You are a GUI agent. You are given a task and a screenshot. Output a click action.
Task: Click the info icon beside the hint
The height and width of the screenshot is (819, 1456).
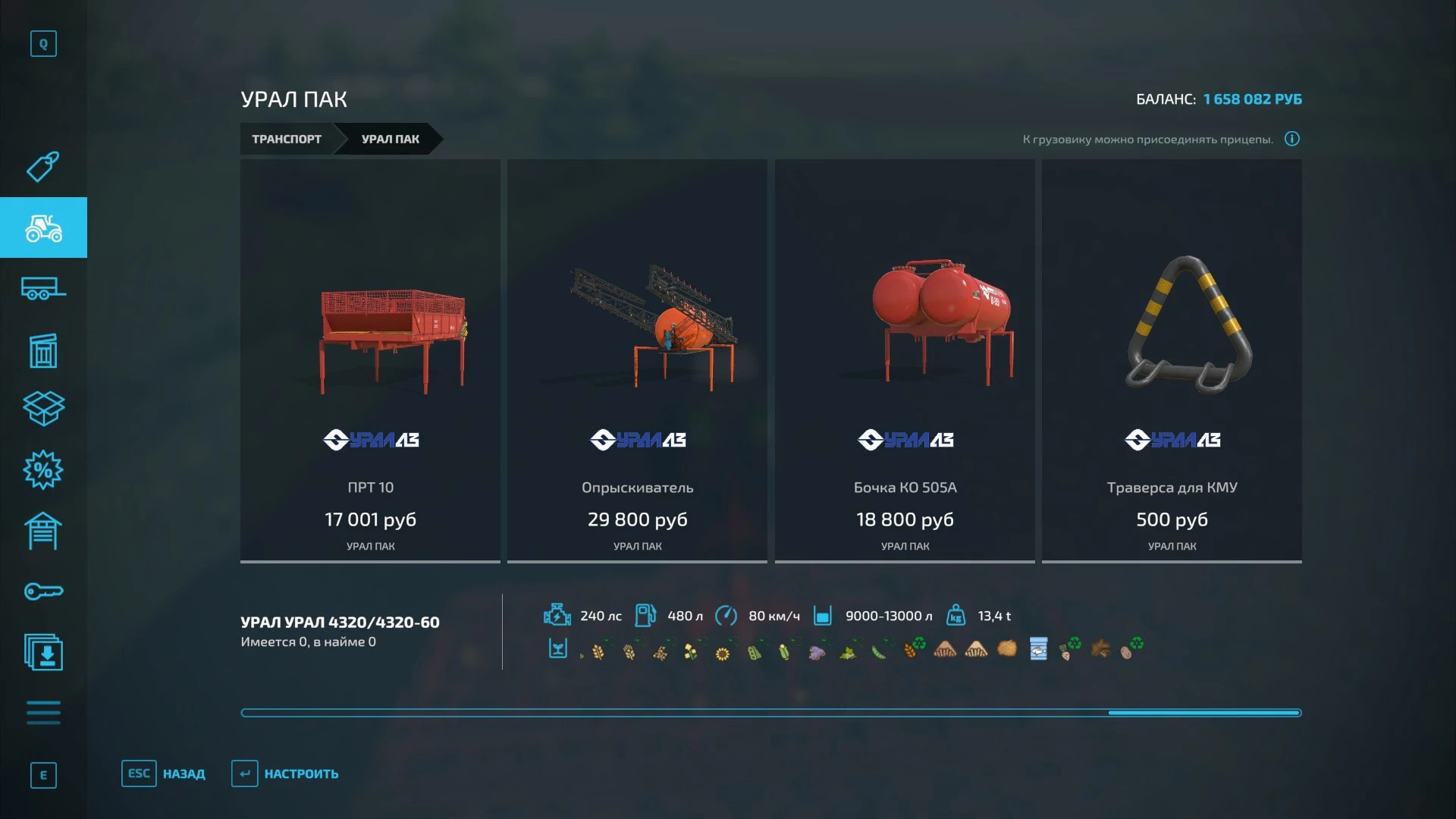click(x=1292, y=139)
